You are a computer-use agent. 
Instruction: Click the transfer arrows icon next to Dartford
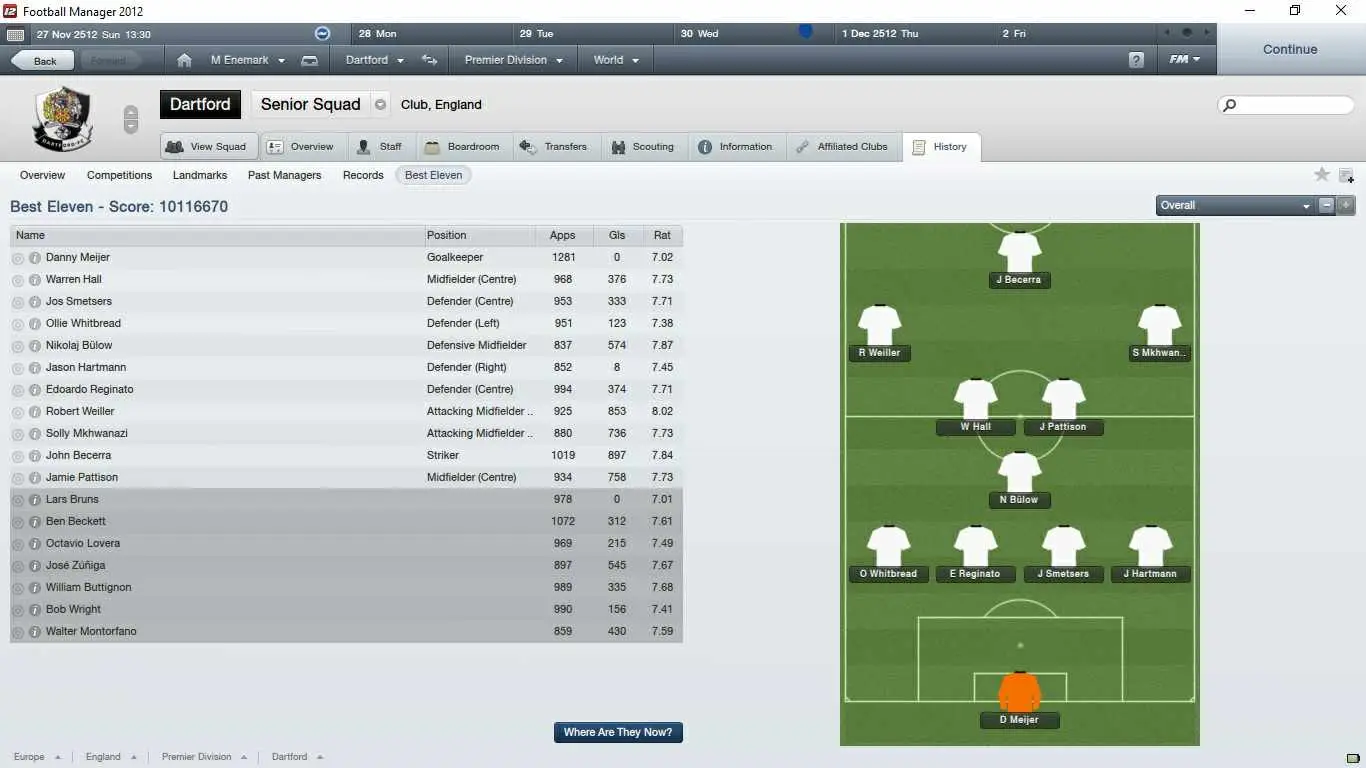429,60
